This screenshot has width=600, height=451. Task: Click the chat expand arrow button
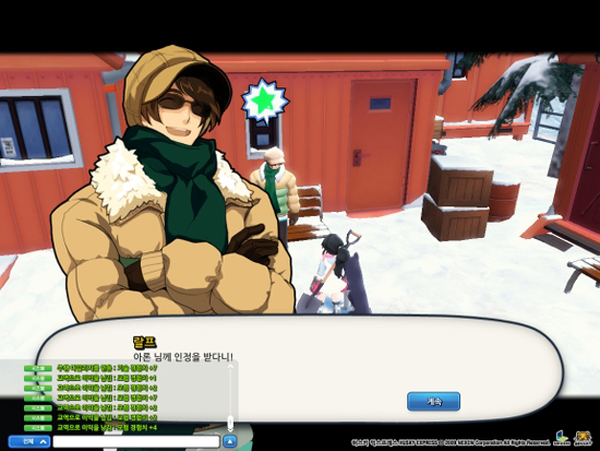(229, 441)
